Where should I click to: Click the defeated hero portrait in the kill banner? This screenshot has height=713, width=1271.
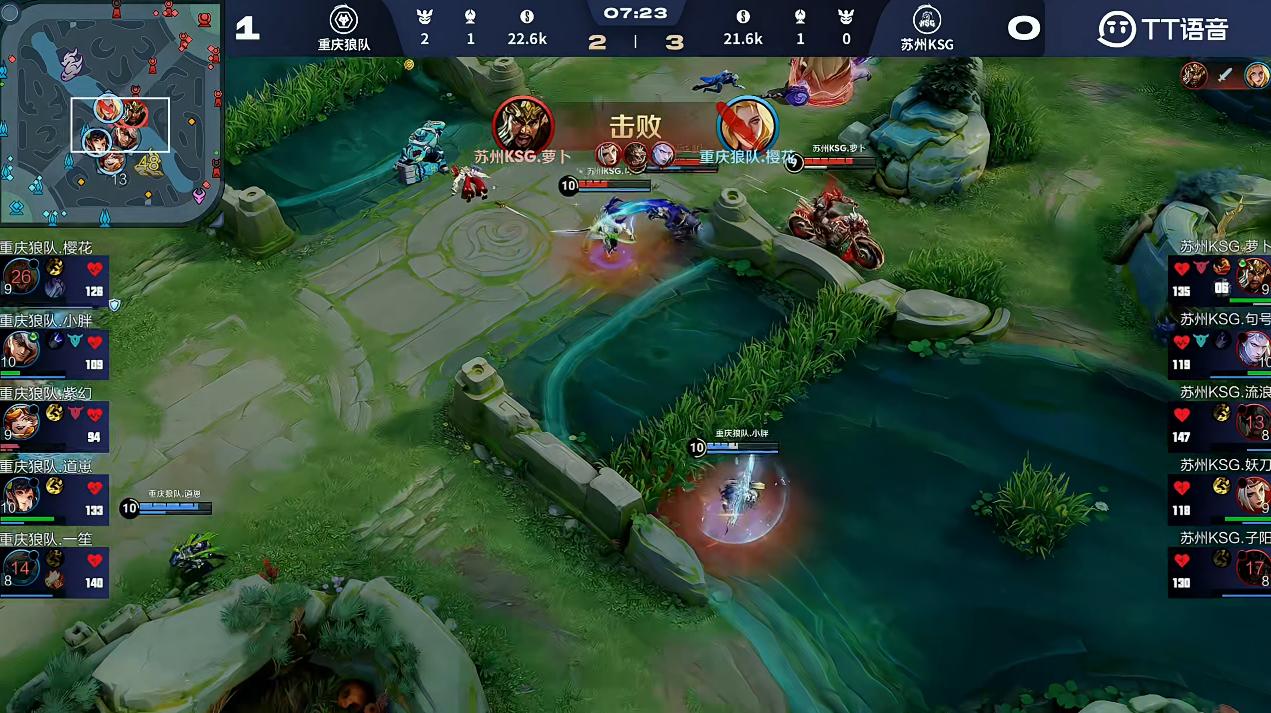coord(746,124)
